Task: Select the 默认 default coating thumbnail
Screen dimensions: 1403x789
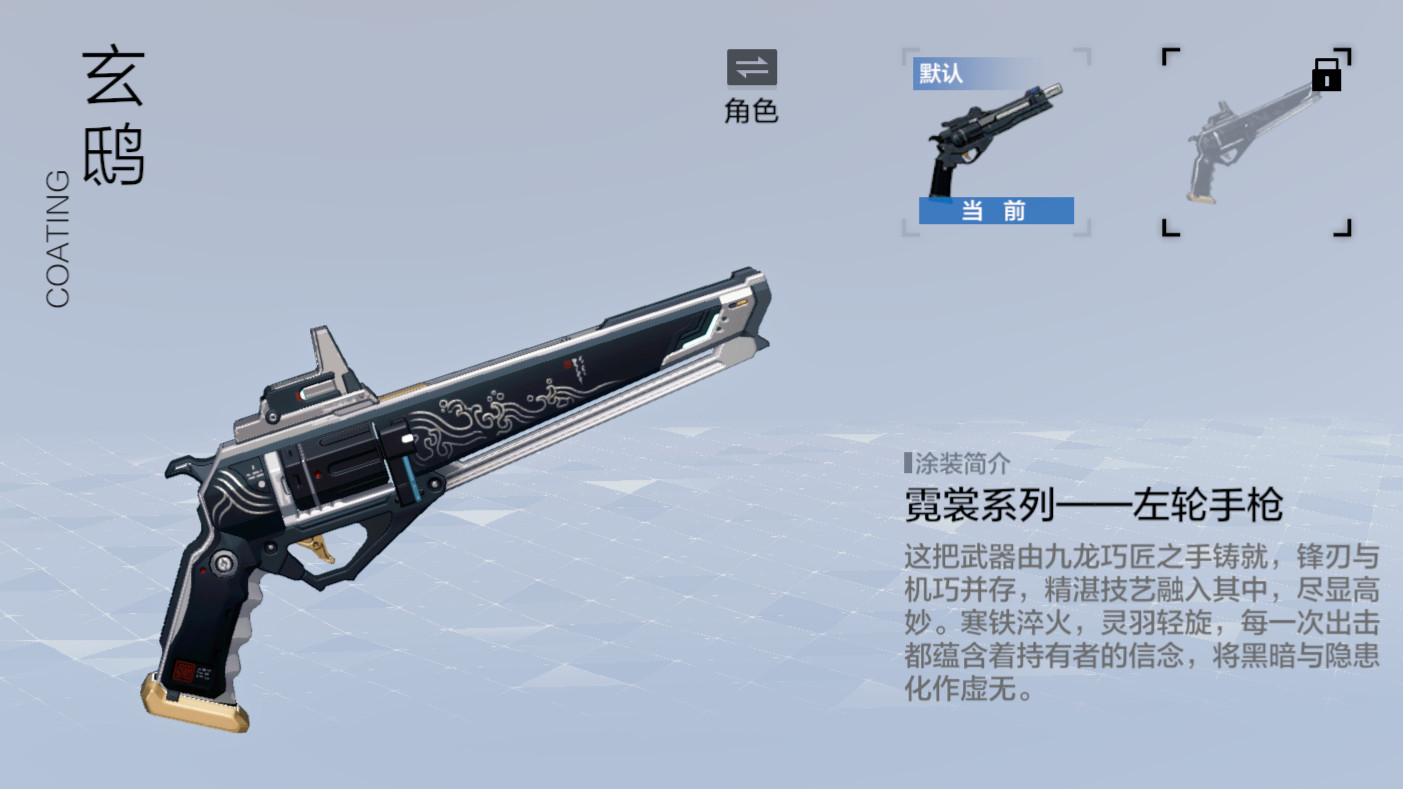Action: tap(995, 142)
